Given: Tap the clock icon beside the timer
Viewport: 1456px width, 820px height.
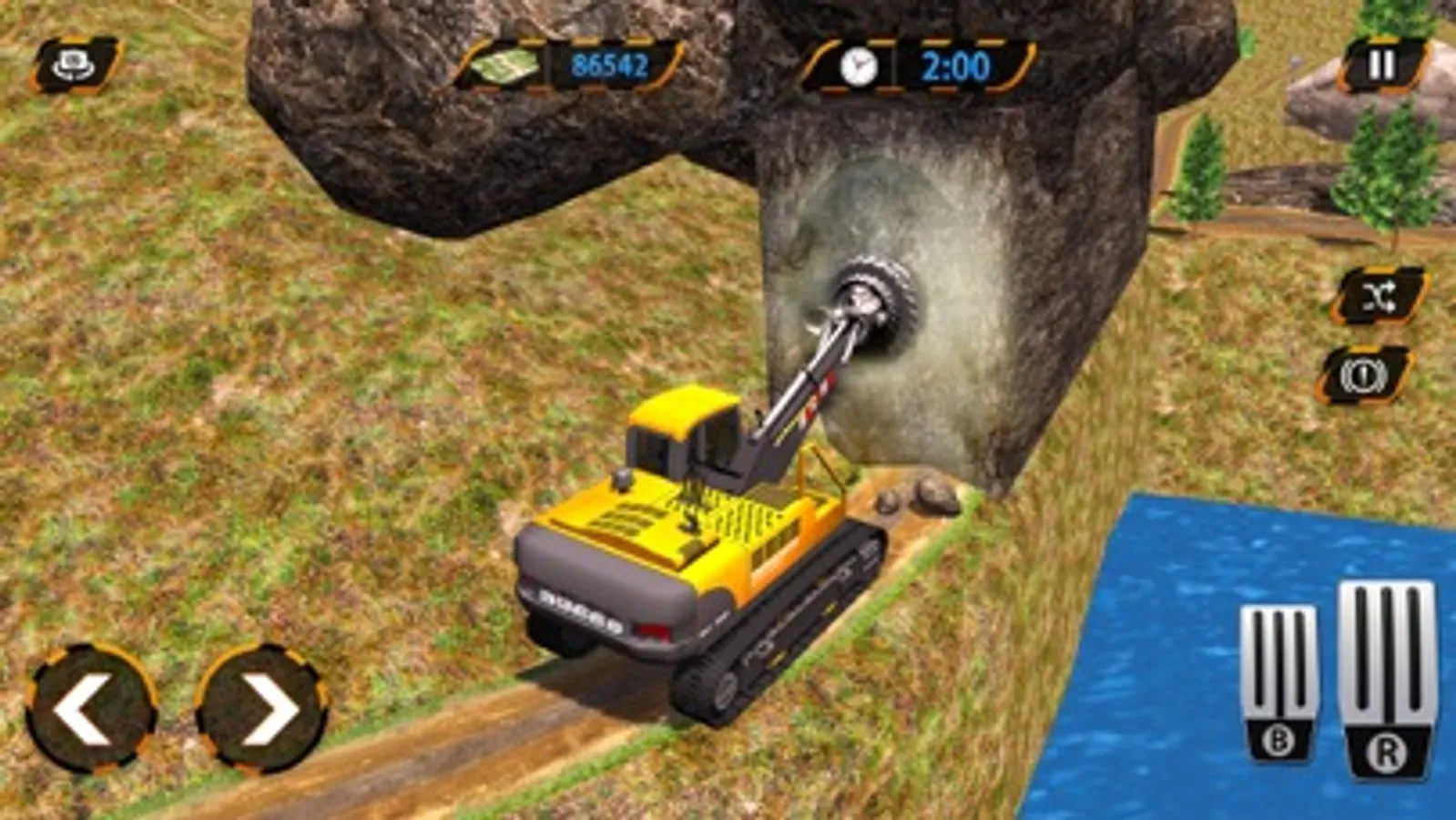Looking at the screenshot, I should pos(857,66).
